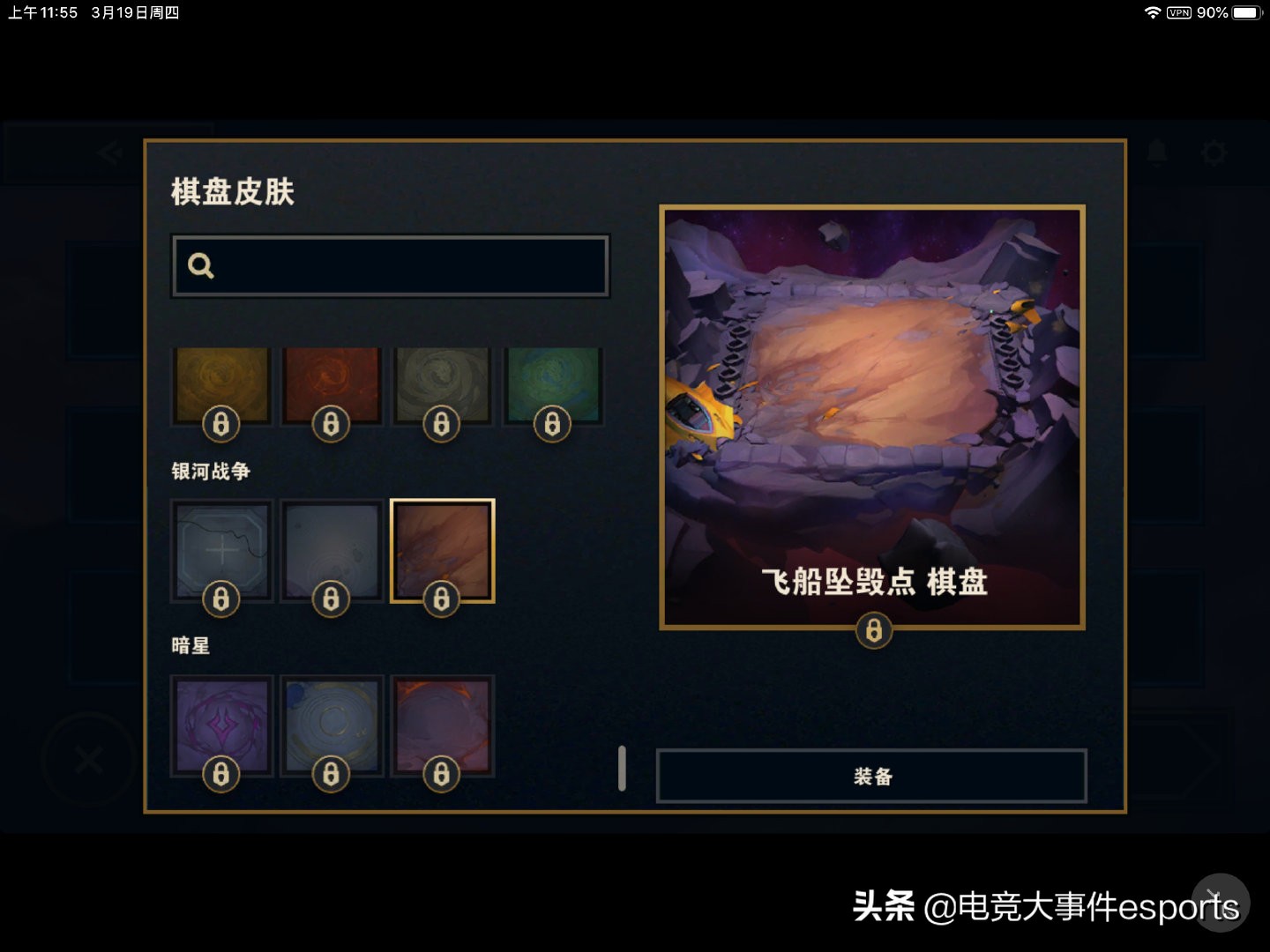
Task: Click the lock on the first 银河战争 skin
Action: point(221,599)
